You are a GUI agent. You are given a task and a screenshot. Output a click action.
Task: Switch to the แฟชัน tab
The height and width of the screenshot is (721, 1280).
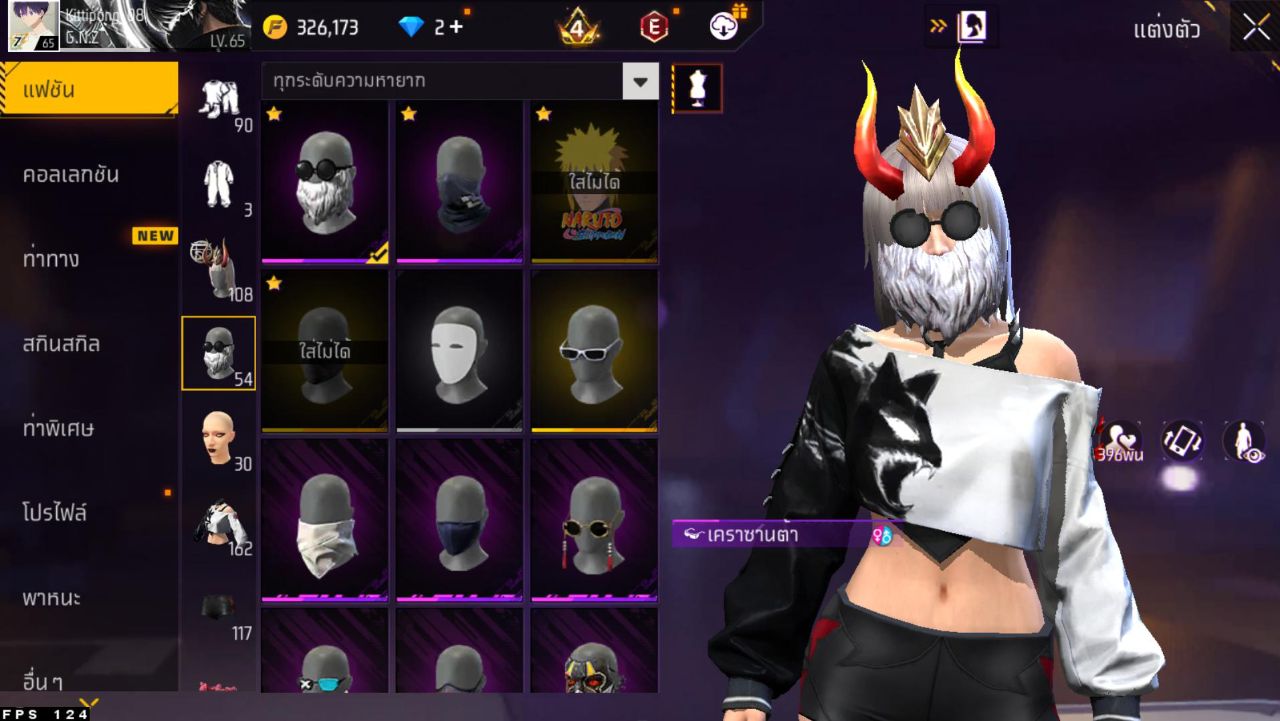point(88,90)
